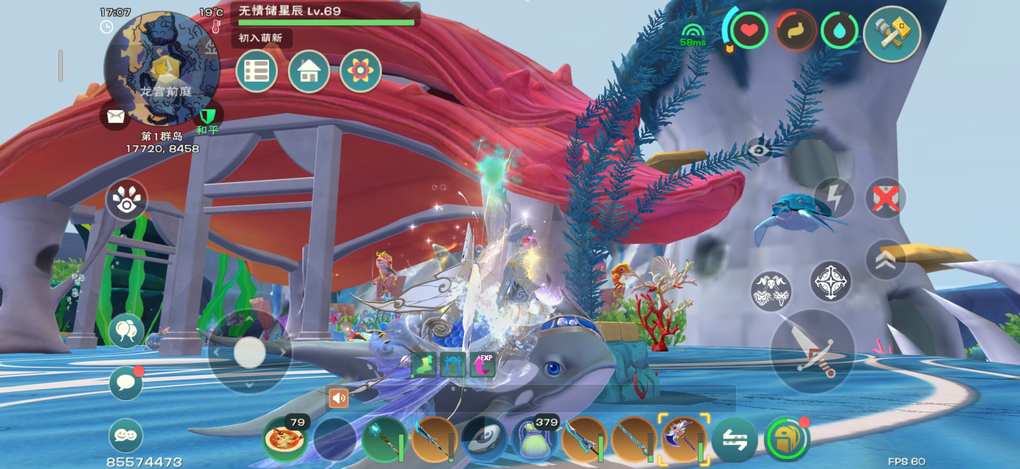The height and width of the screenshot is (469, 1020).
Task: Tap the swap arrows hotbar button
Action: (x=733, y=439)
